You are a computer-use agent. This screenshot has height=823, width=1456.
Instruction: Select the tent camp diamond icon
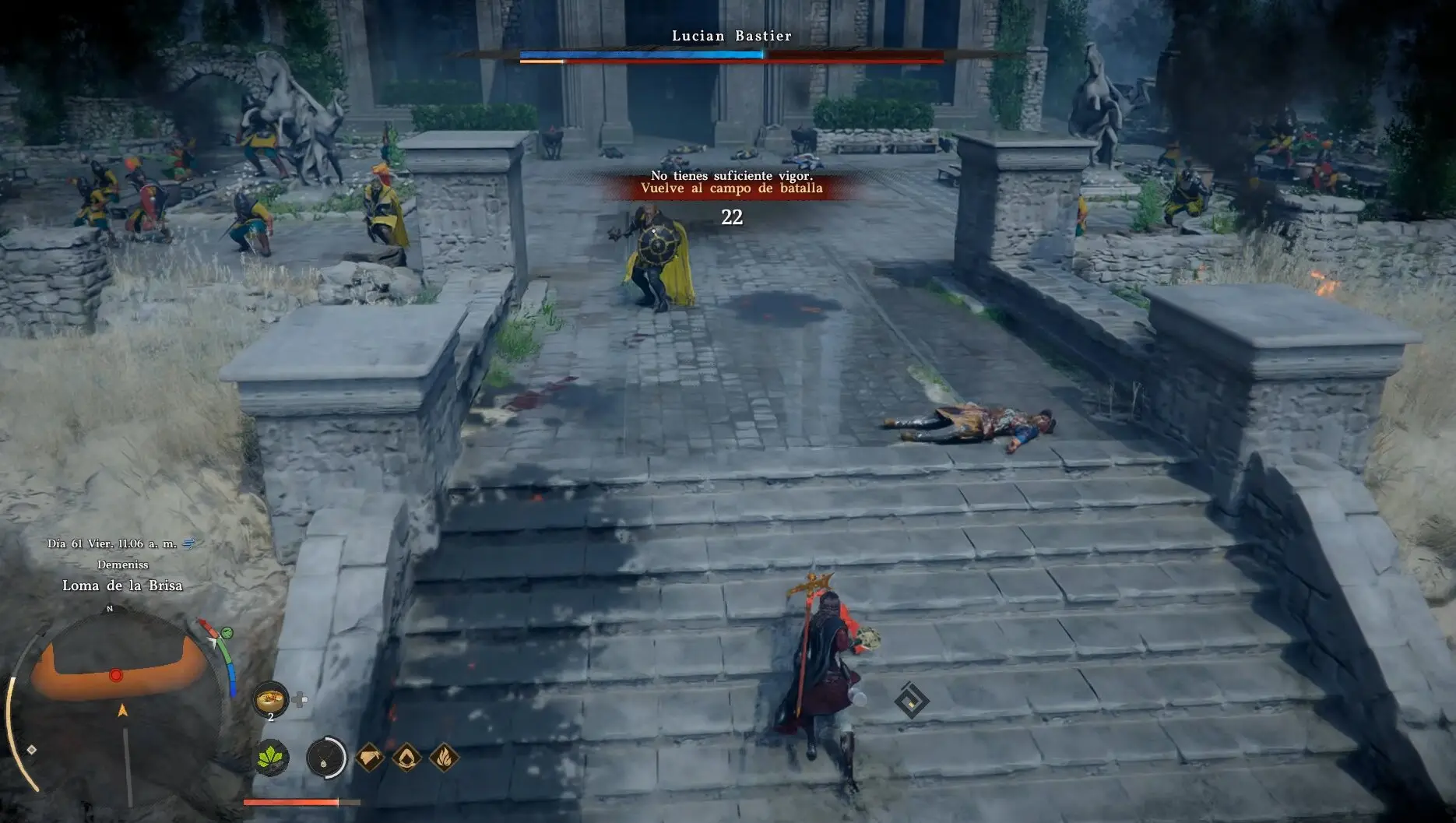pos(370,757)
